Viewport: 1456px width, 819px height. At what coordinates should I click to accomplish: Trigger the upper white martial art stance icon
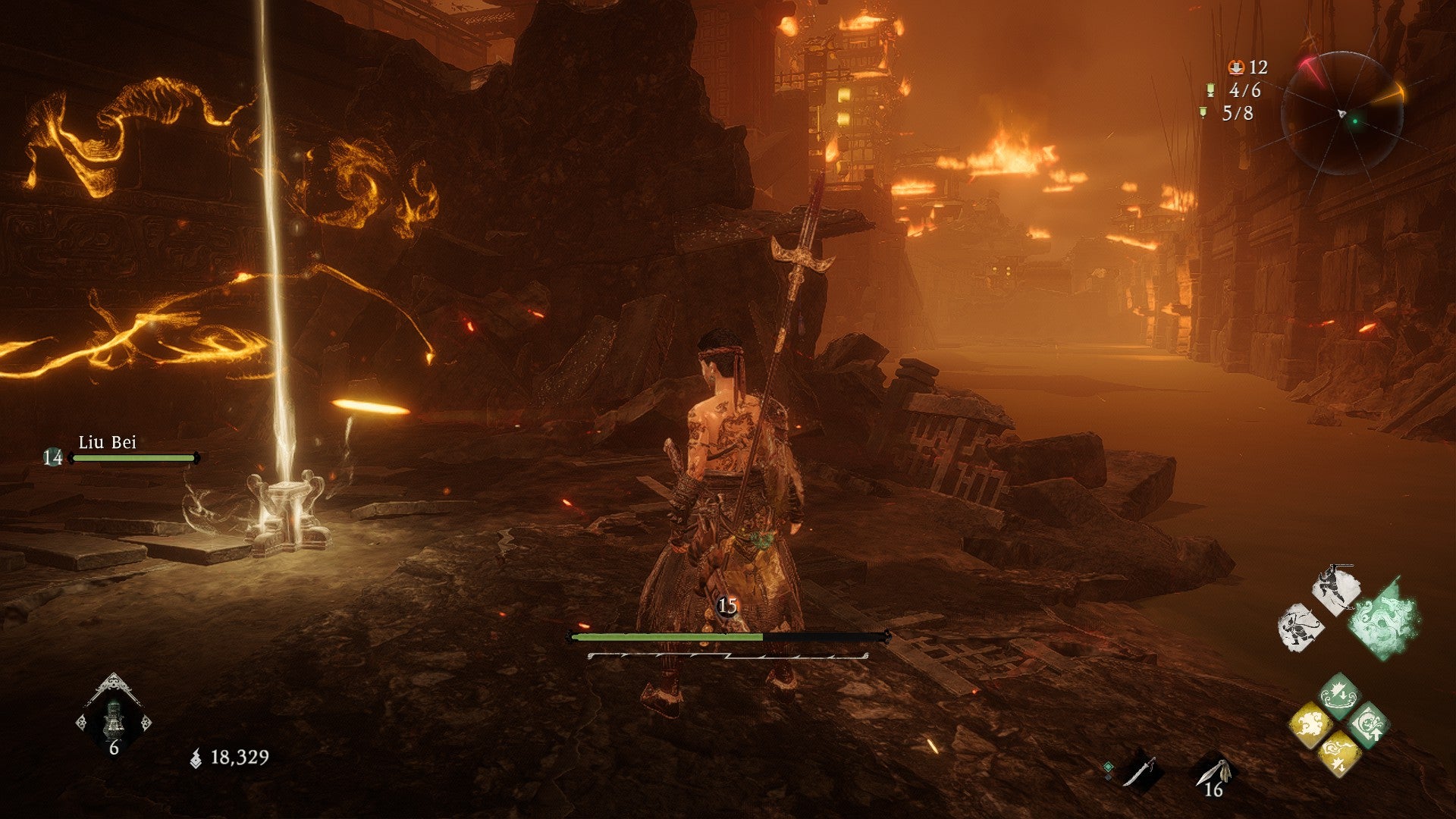[x=1336, y=589]
